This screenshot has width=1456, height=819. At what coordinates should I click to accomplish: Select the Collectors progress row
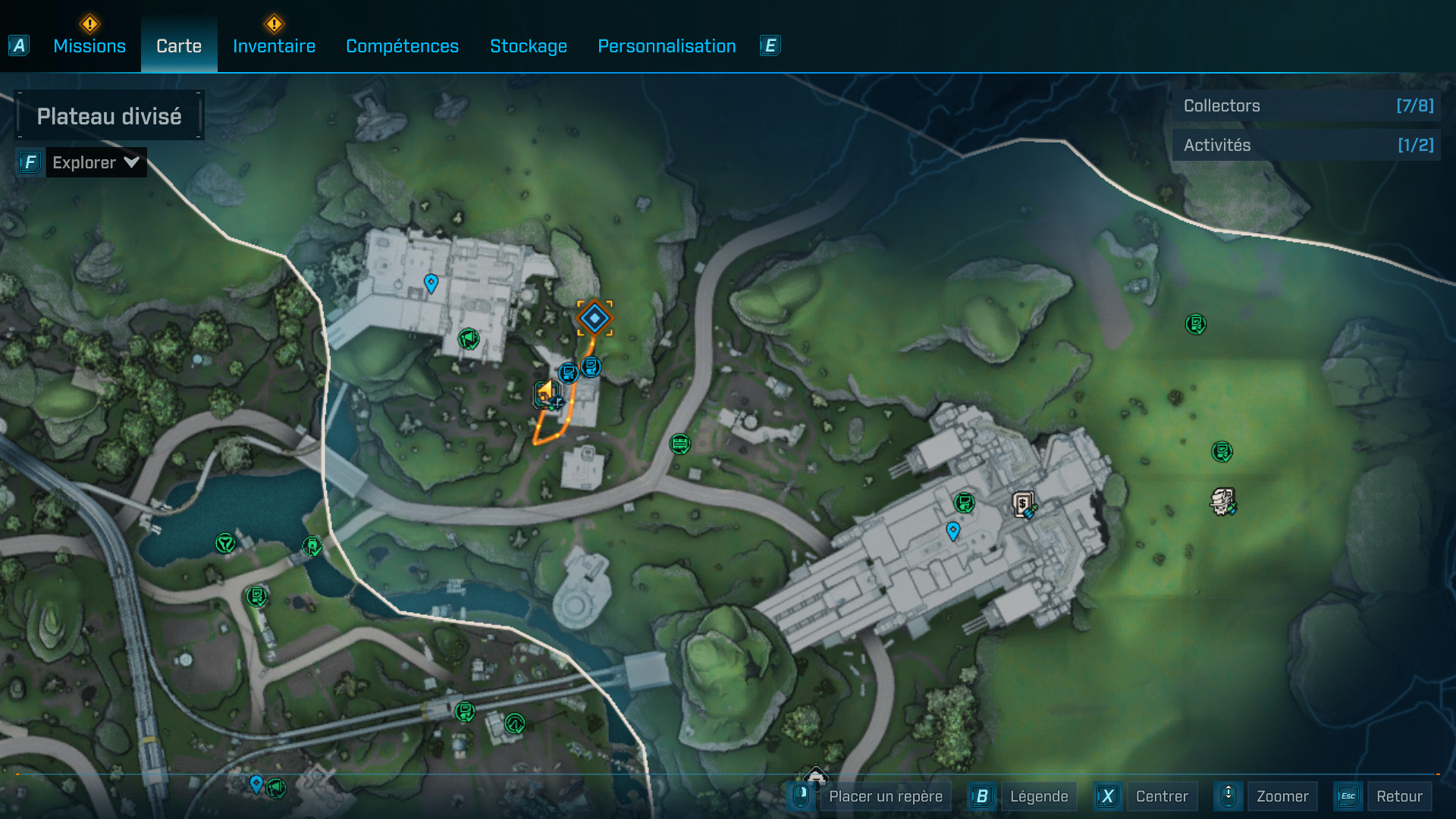pos(1307,106)
